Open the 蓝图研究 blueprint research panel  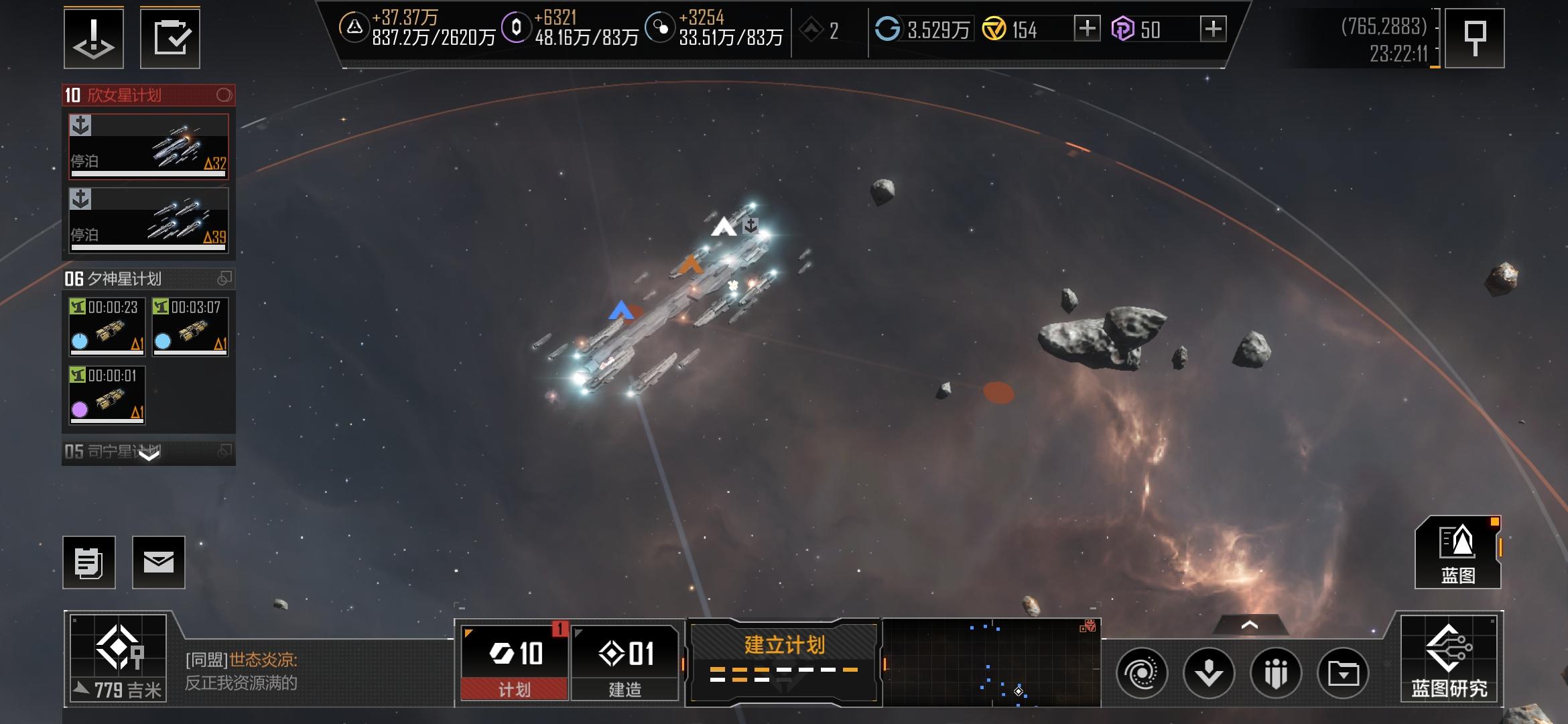click(x=1449, y=659)
